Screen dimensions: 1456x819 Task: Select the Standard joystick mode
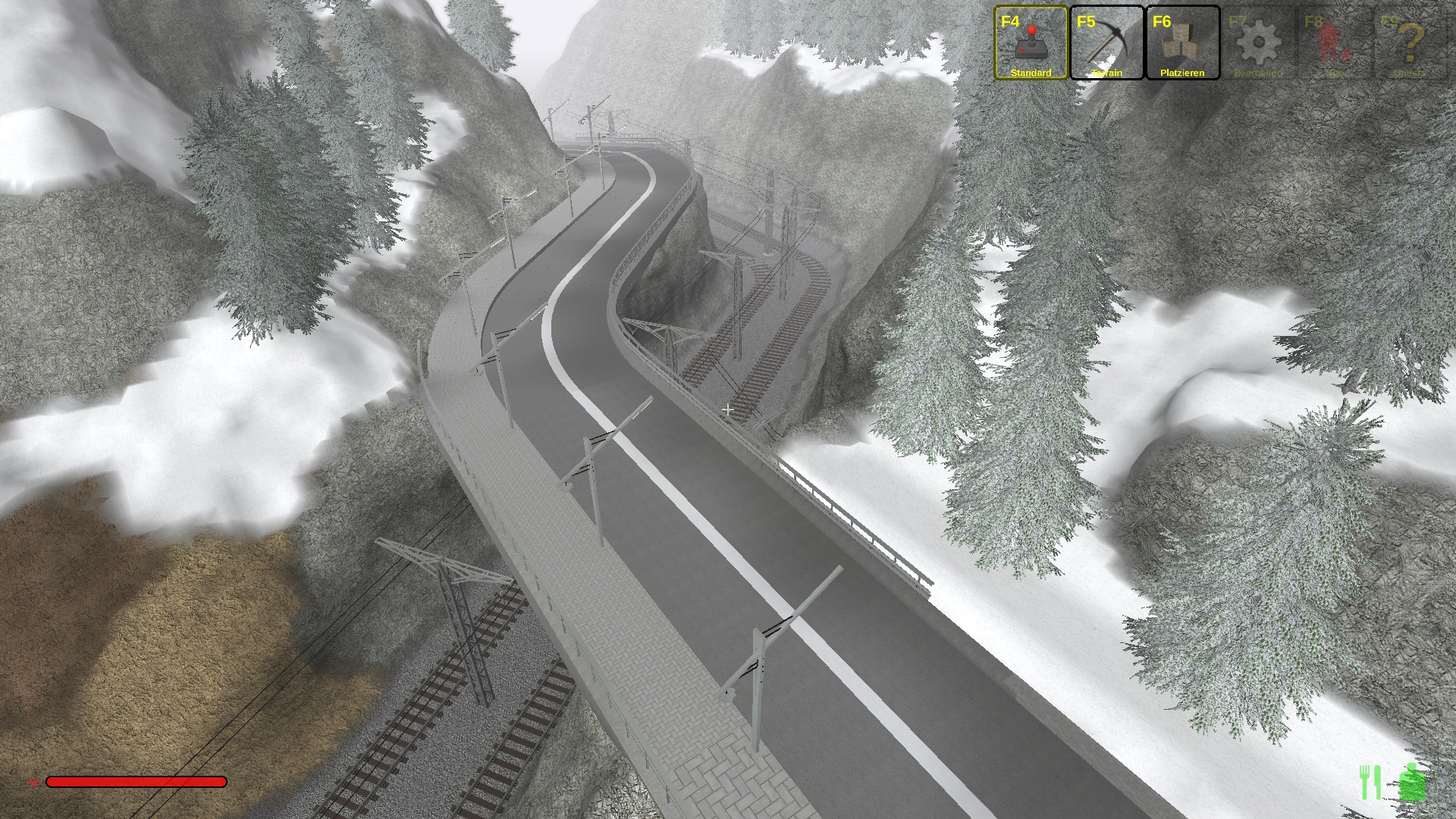click(x=1031, y=42)
